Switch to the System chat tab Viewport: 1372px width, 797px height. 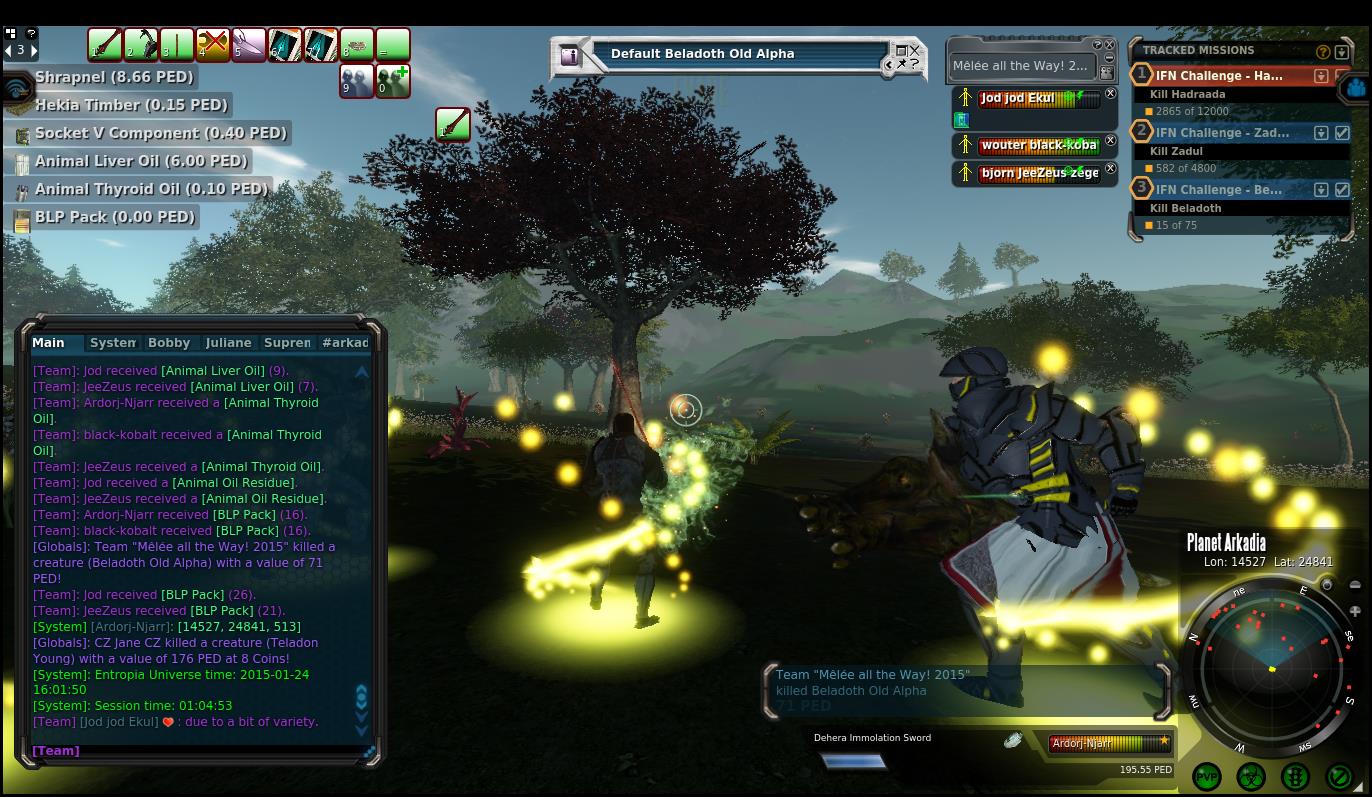pos(112,342)
